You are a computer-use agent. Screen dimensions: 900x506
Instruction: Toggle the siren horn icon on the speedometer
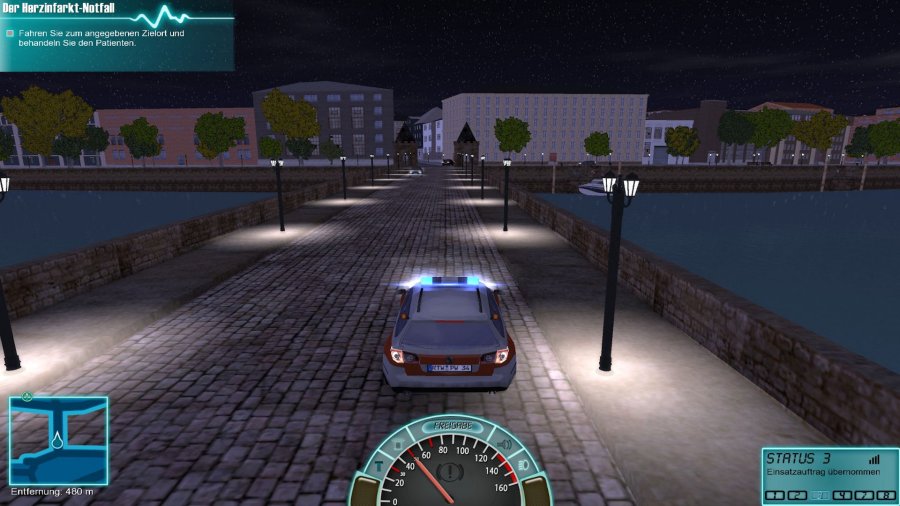click(x=503, y=445)
